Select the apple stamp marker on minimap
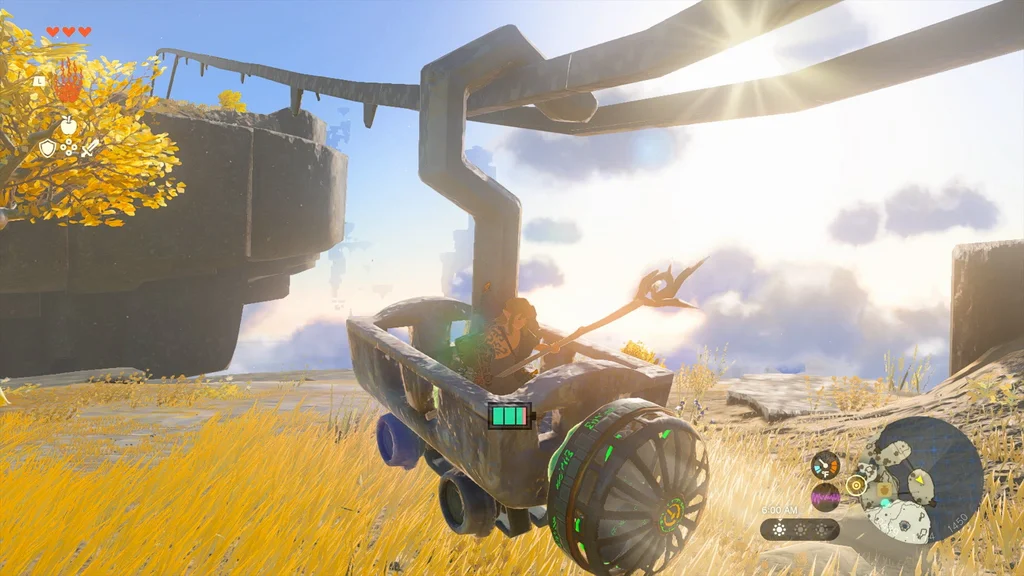This screenshot has height=576, width=1024. tap(884, 490)
